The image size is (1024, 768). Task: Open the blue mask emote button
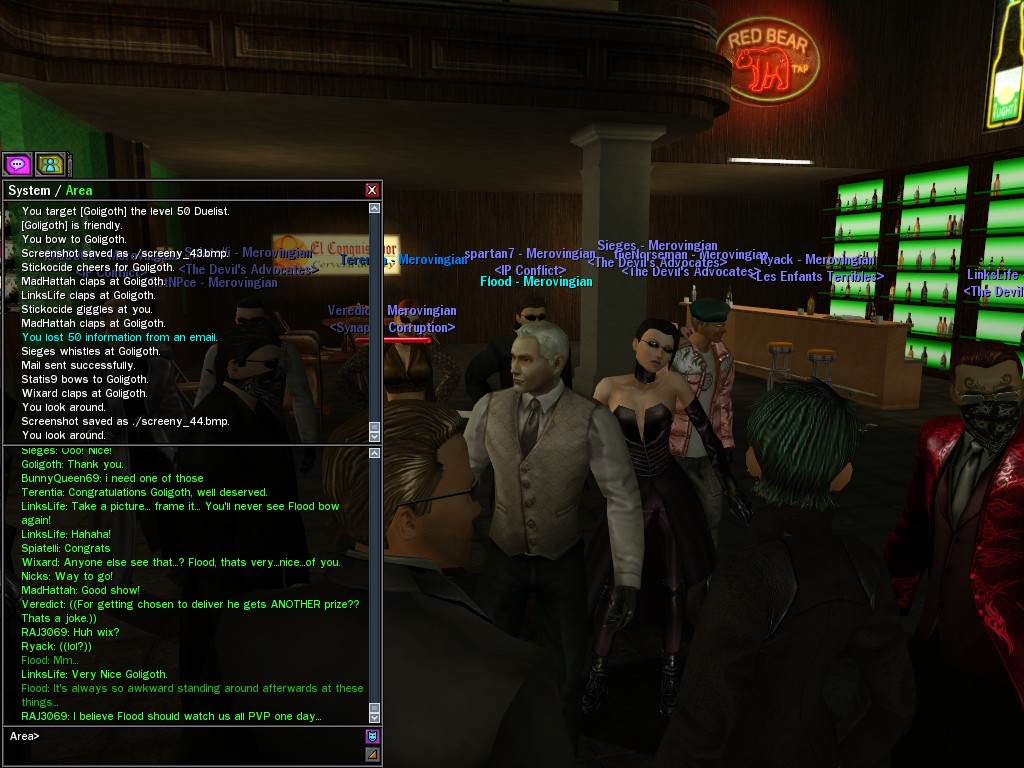[x=373, y=737]
